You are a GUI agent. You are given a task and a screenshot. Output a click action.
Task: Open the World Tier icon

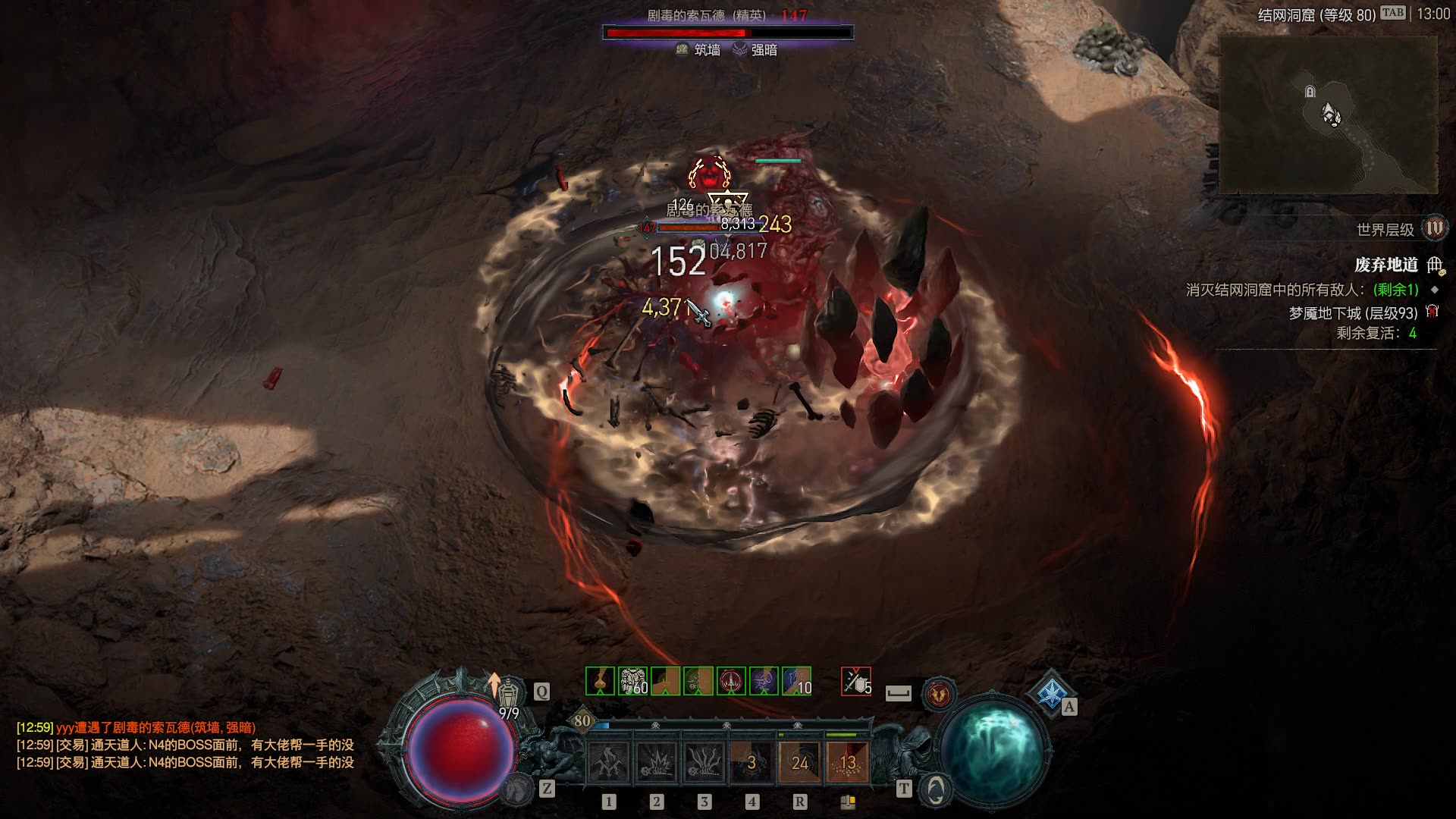pos(1434,228)
